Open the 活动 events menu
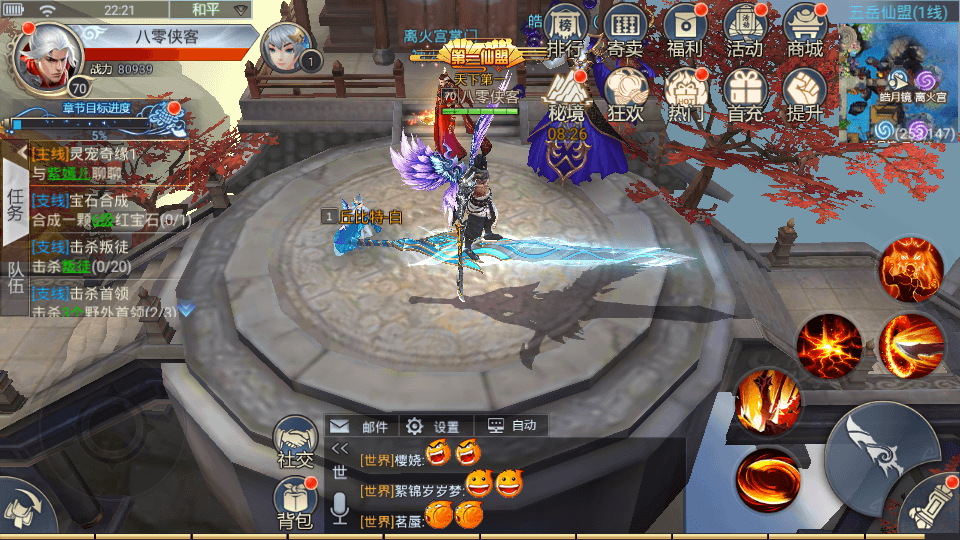Screen dimensions: 960x540 click(745, 32)
